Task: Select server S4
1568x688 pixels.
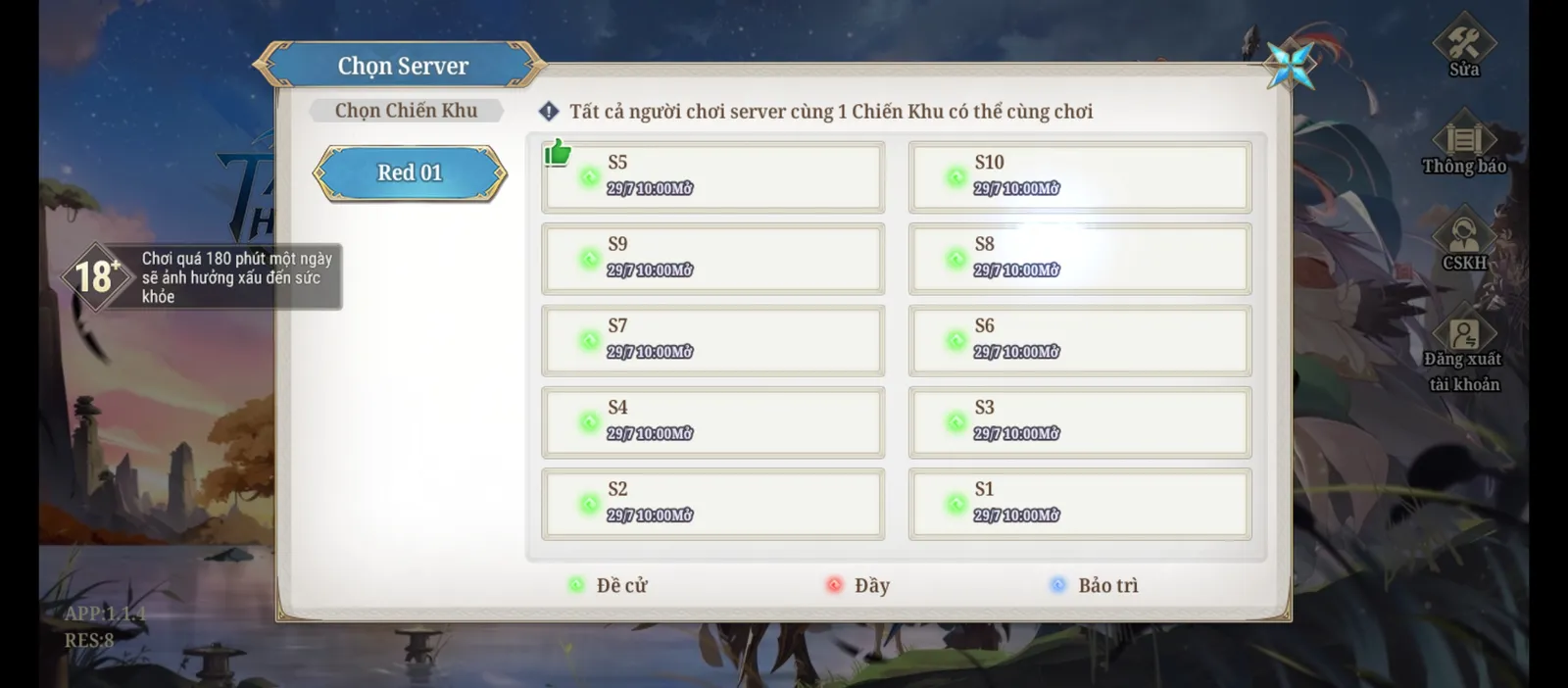Action: tap(712, 422)
